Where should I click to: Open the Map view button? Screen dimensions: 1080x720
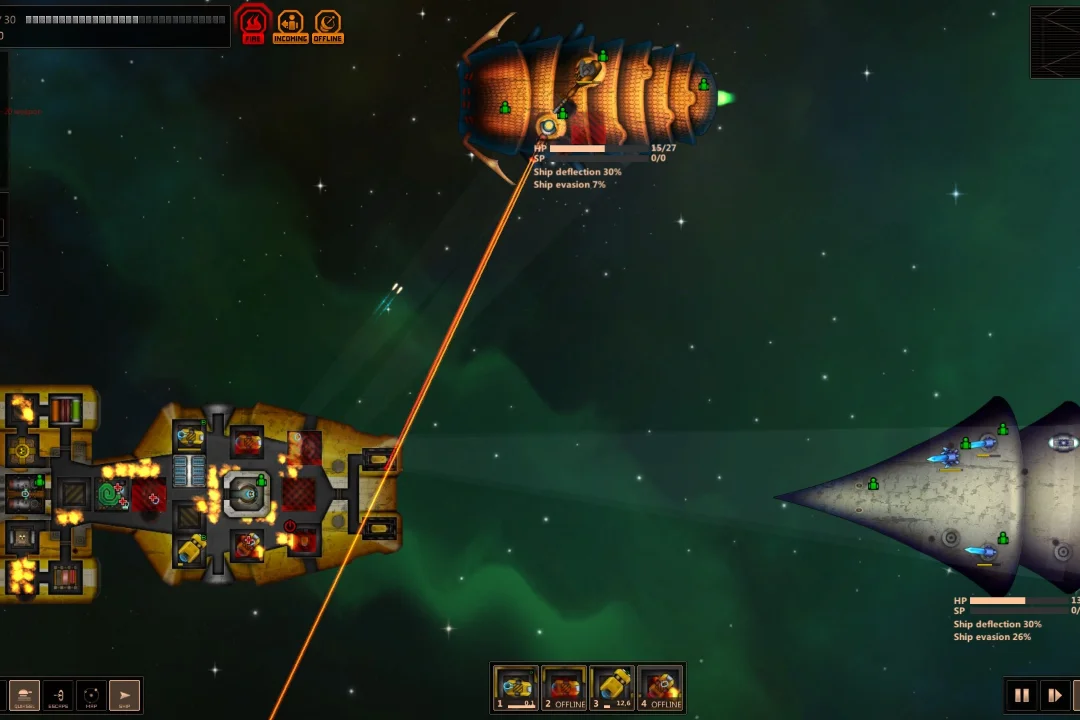coord(91,695)
